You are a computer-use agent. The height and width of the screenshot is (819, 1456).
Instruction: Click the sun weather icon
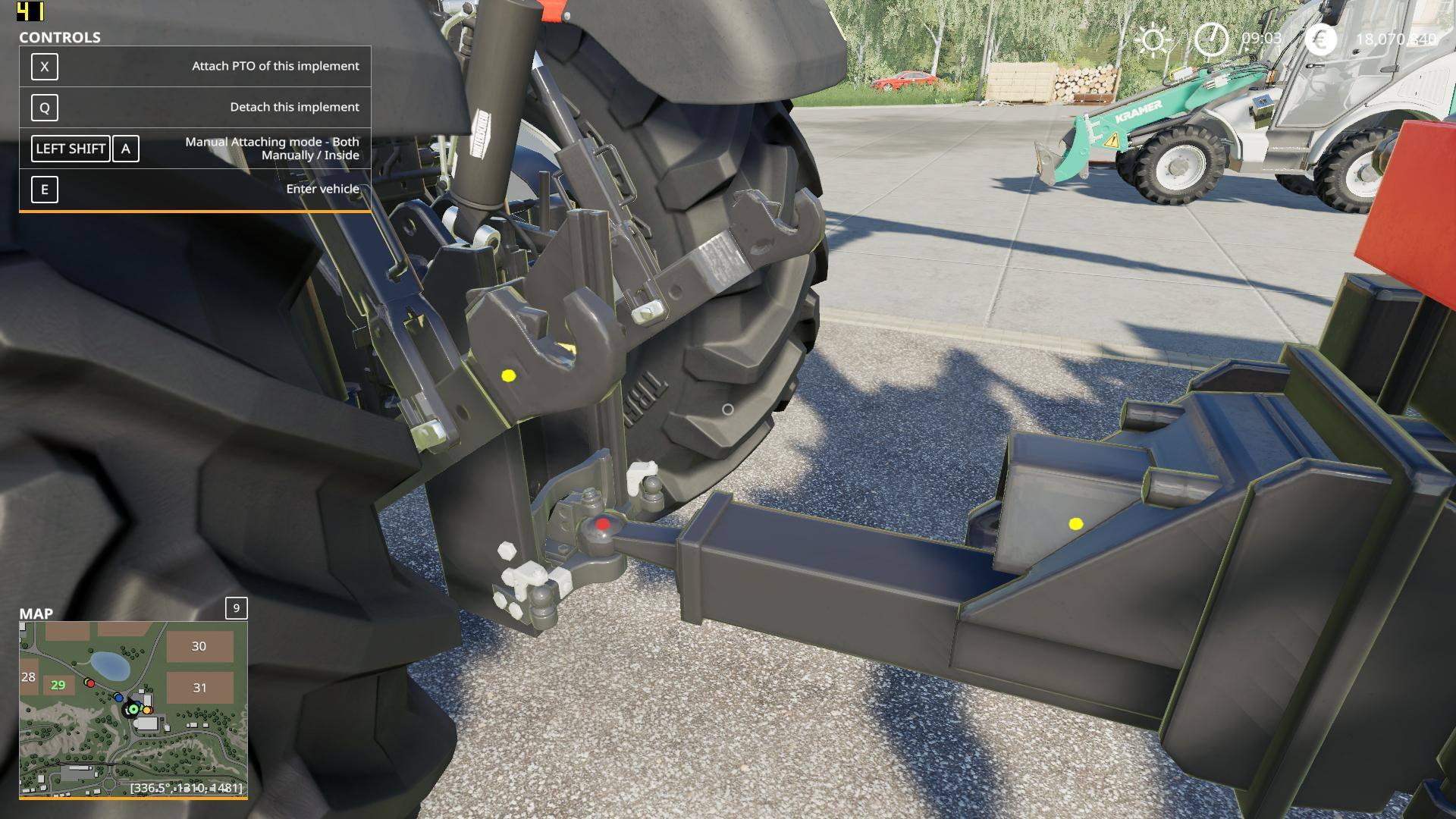pyautogui.click(x=1153, y=39)
